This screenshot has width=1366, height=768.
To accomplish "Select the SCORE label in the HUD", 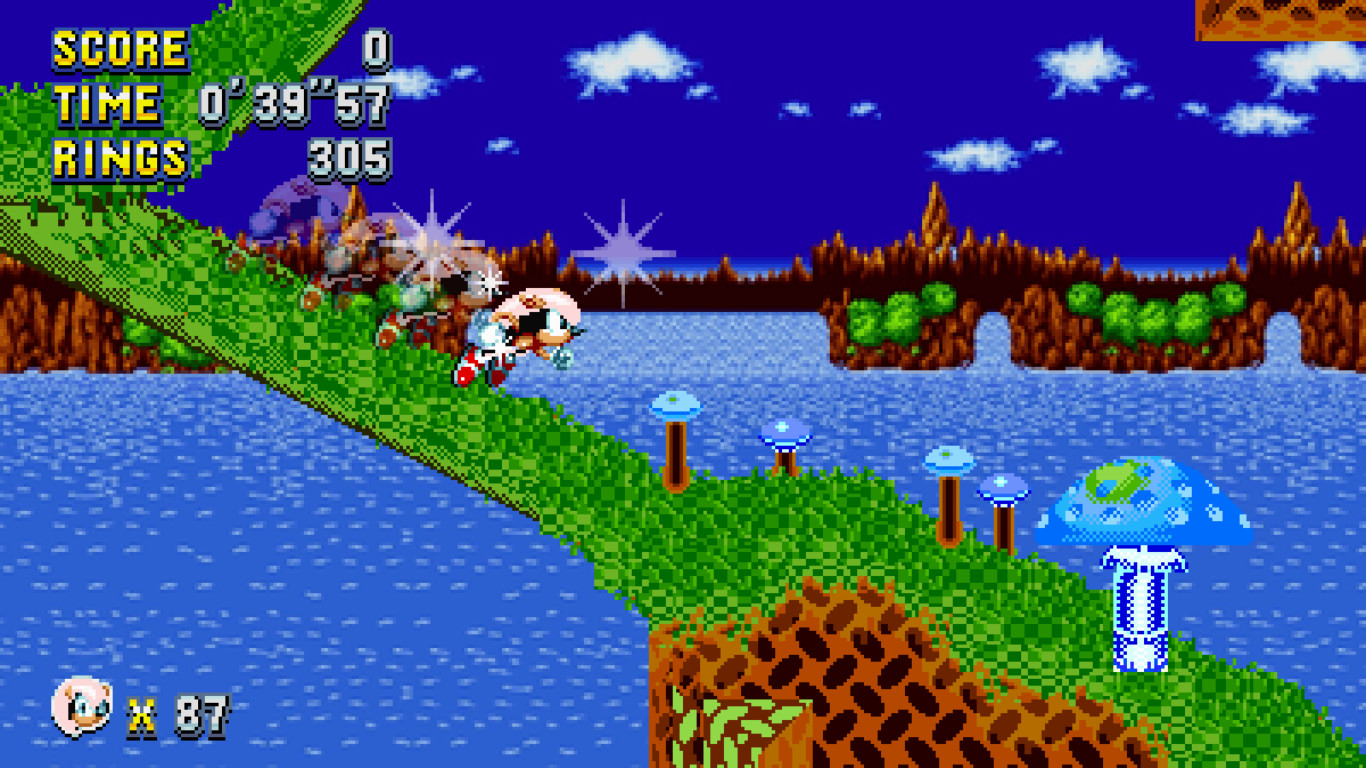I will (x=120, y=48).
